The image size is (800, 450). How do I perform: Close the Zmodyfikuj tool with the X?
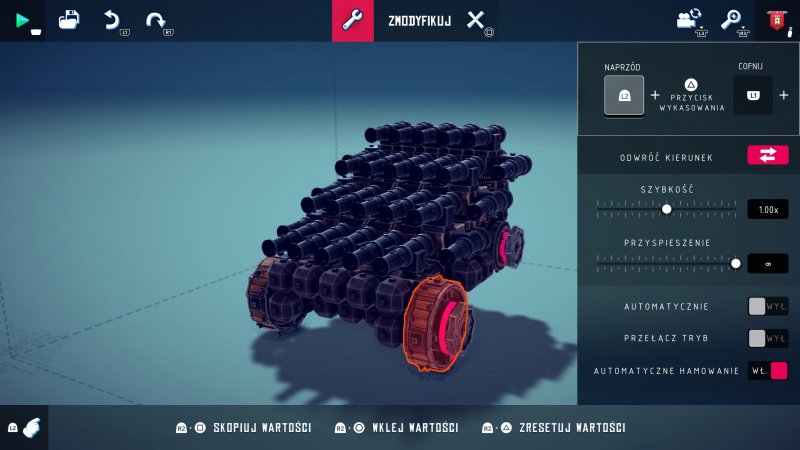click(476, 21)
